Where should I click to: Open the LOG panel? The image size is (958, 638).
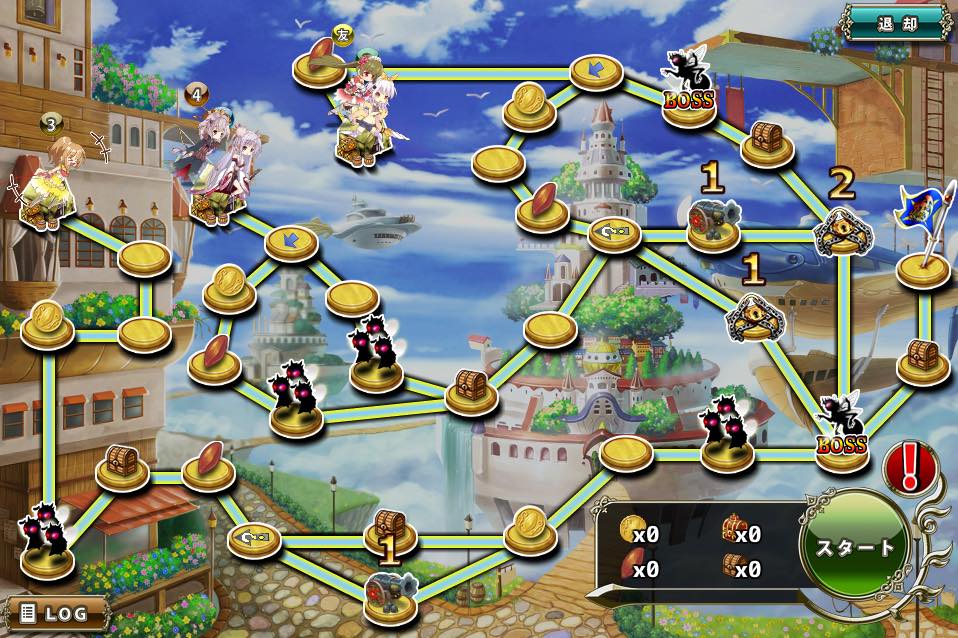click(x=56, y=613)
